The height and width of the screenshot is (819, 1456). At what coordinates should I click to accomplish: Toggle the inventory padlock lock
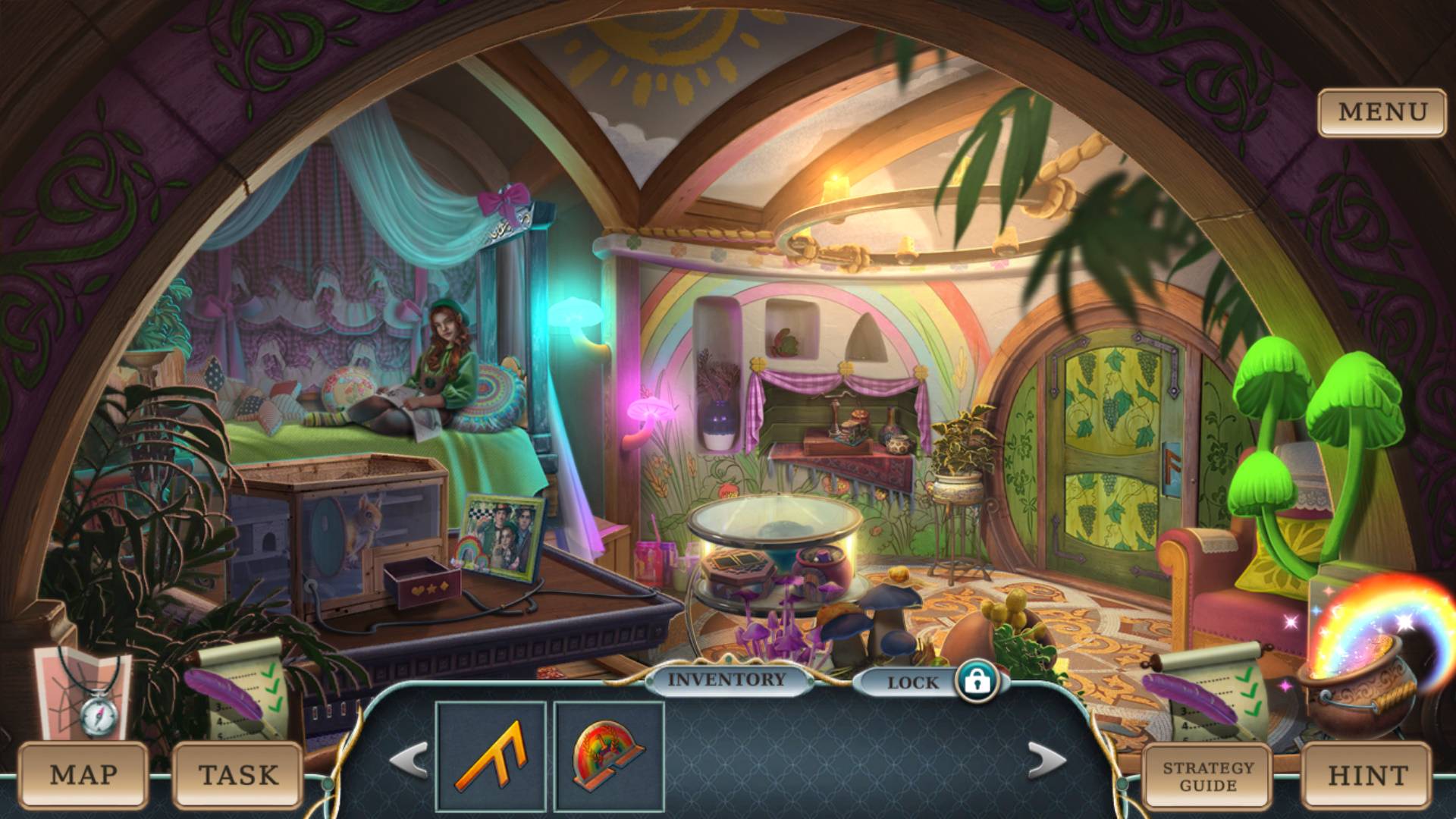coord(977,681)
